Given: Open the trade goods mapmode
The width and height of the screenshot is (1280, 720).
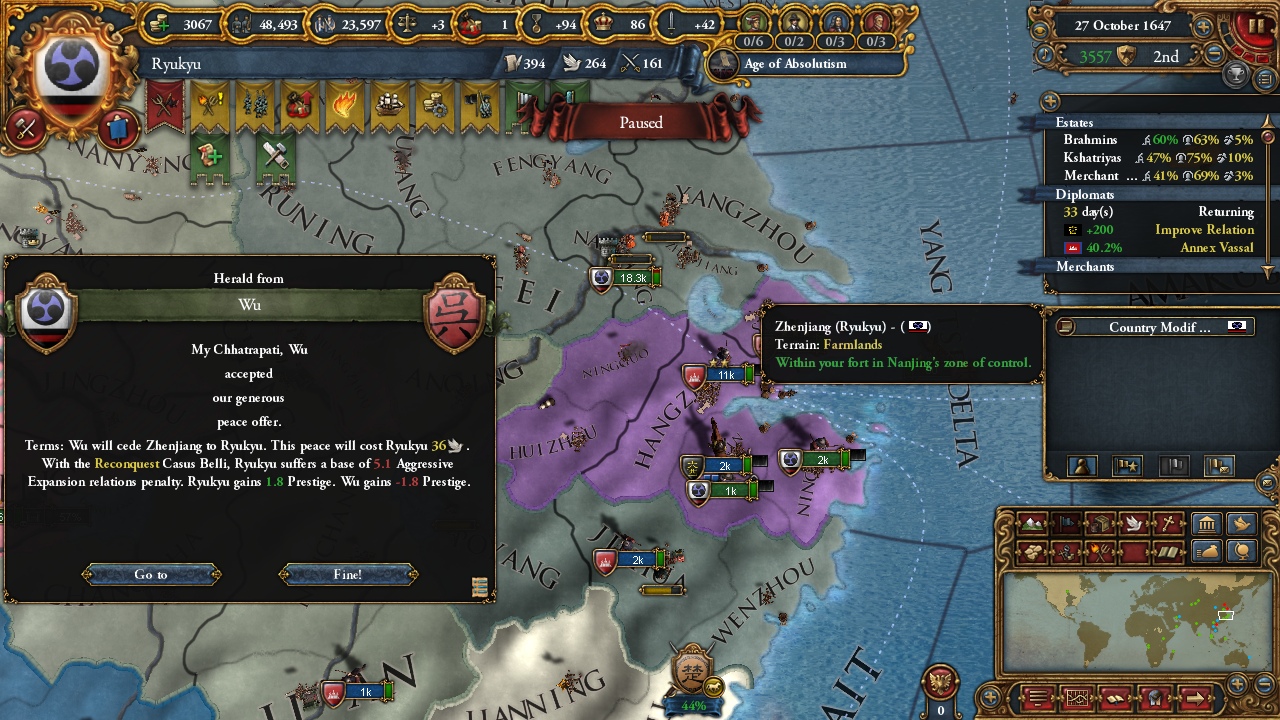Looking at the screenshot, I should tap(1101, 524).
